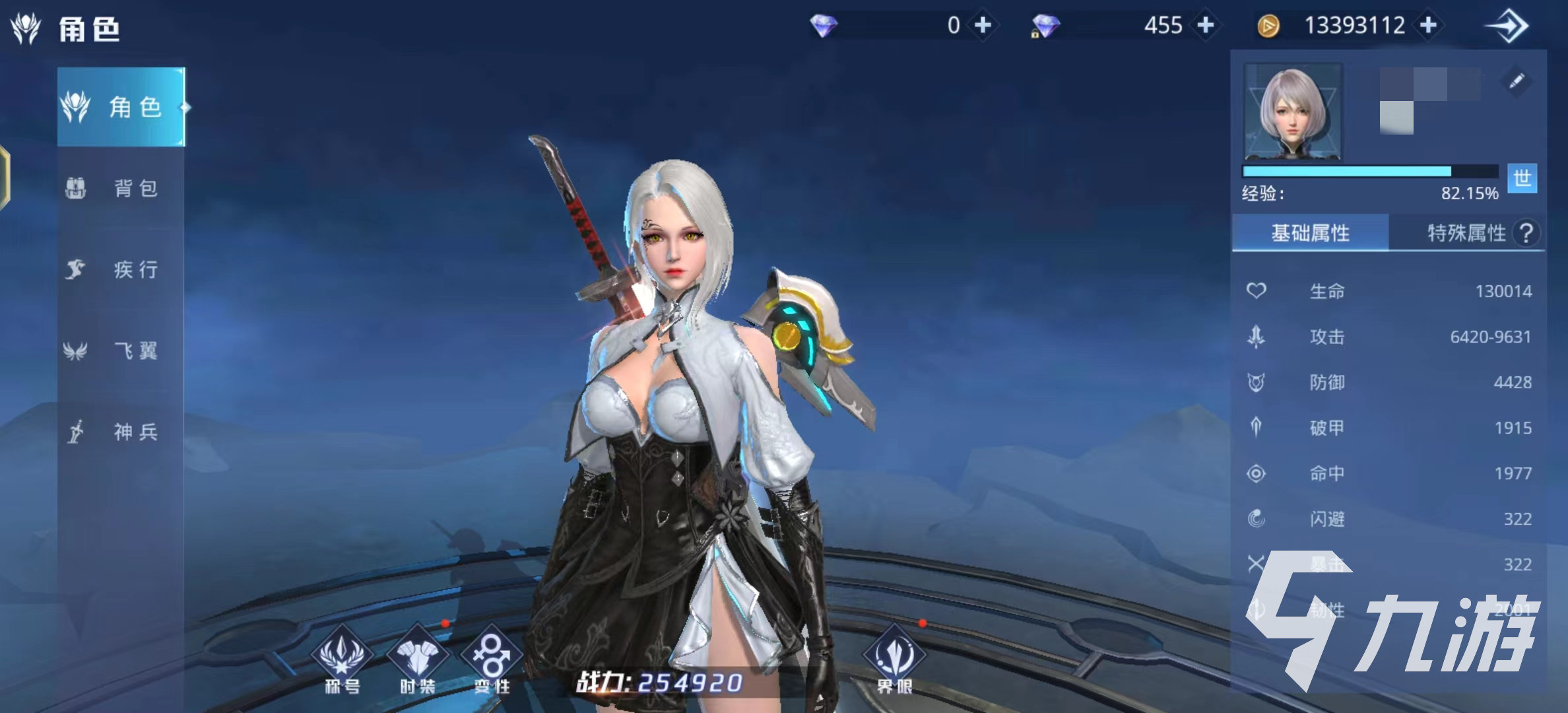Screen dimensions: 1568x713
Task: Add diamonds next to the 0 balance
Action: (x=983, y=25)
